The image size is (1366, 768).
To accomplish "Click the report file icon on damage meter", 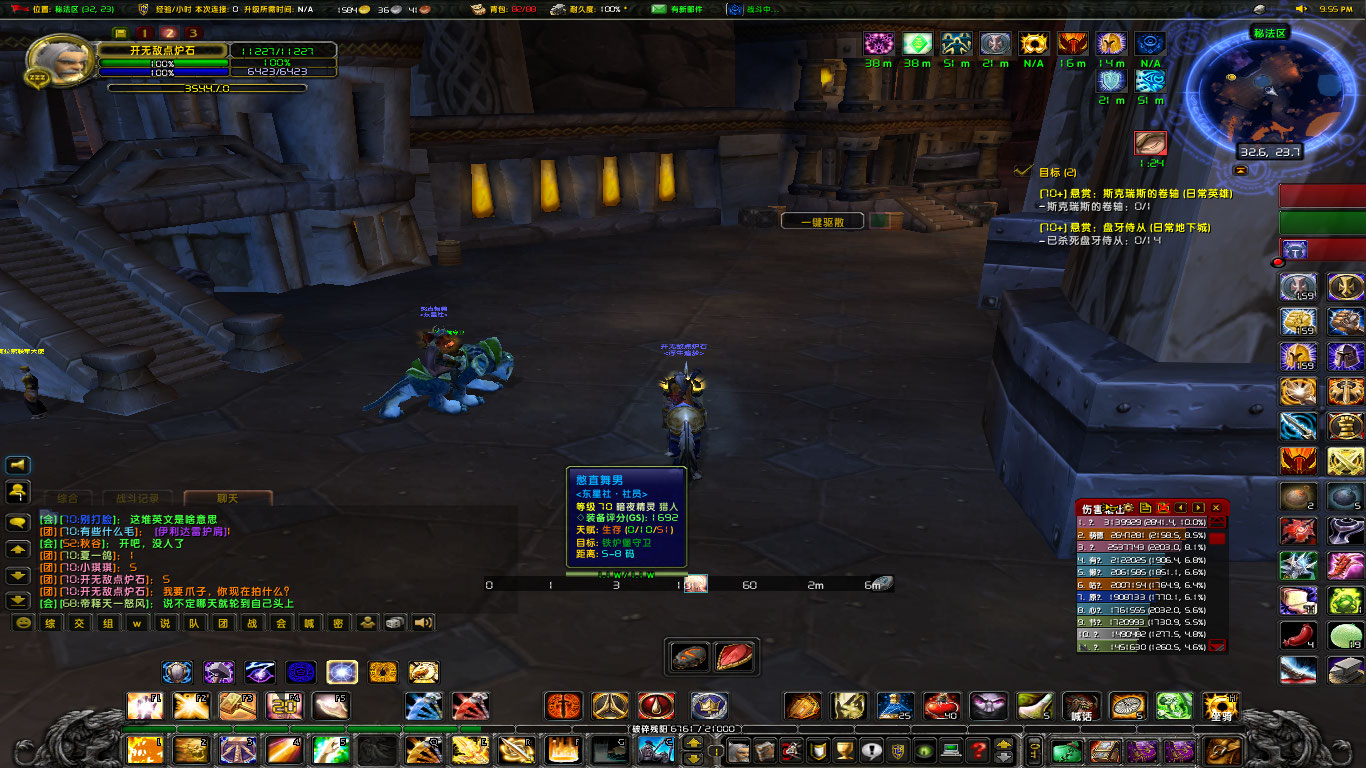I will click(1145, 508).
